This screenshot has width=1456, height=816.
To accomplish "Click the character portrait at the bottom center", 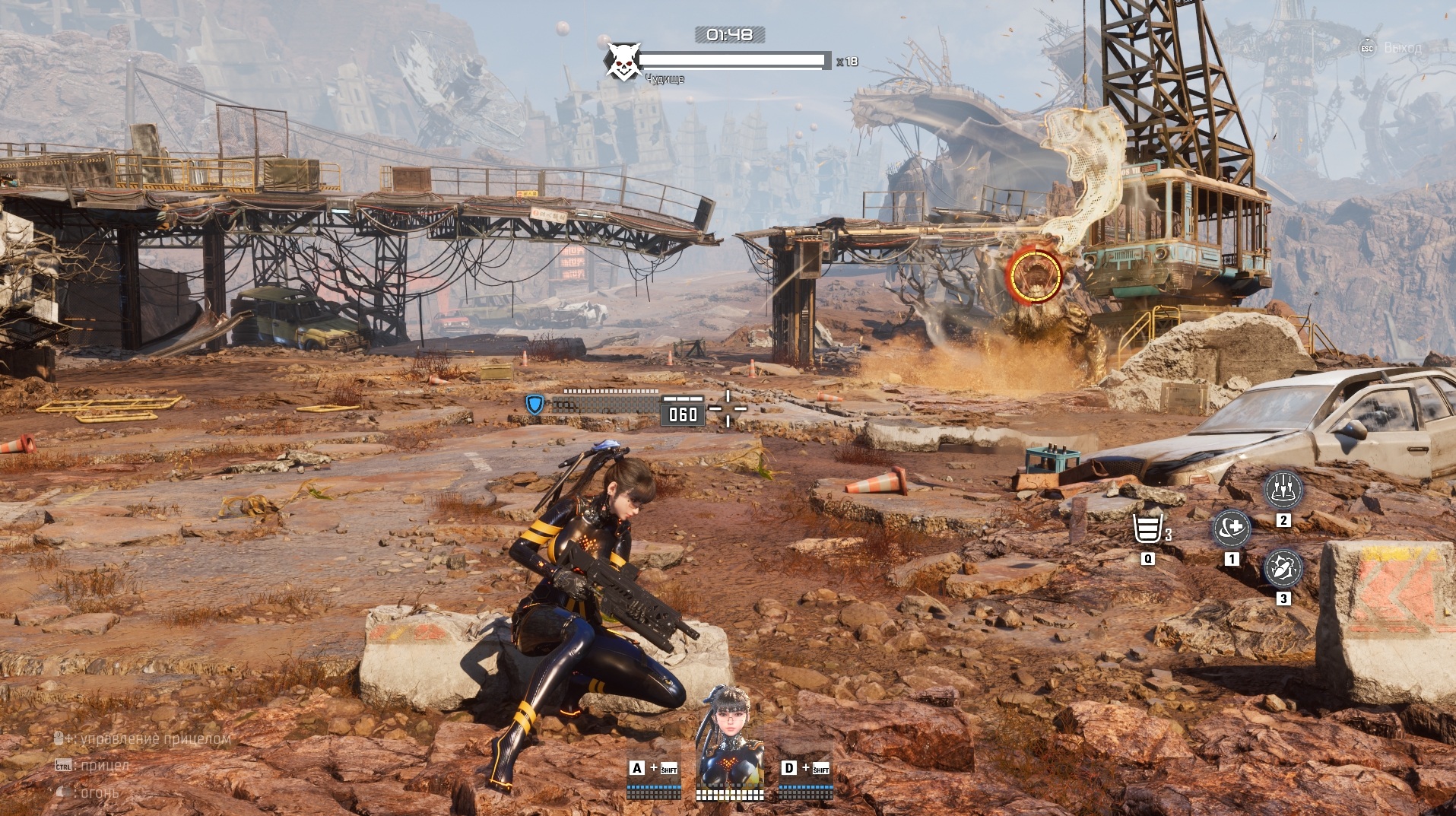I will tap(729, 735).
